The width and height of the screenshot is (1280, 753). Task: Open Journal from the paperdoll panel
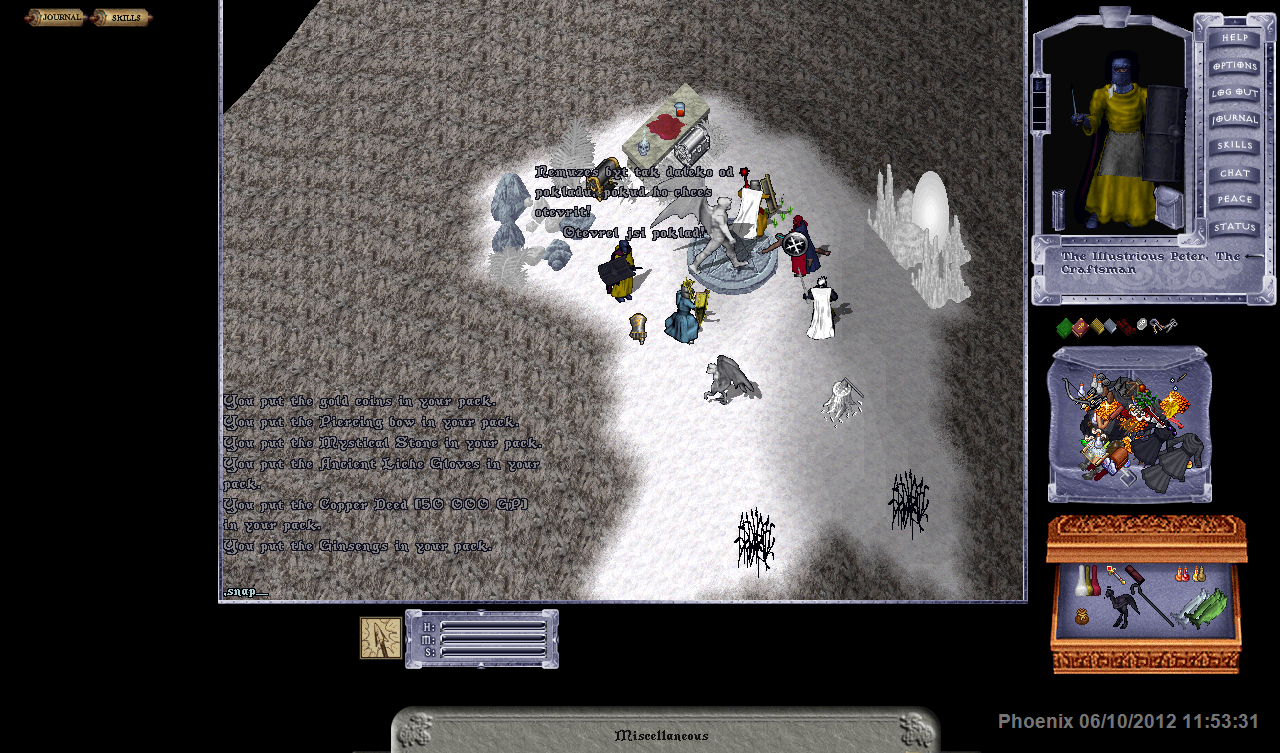coord(1234,119)
